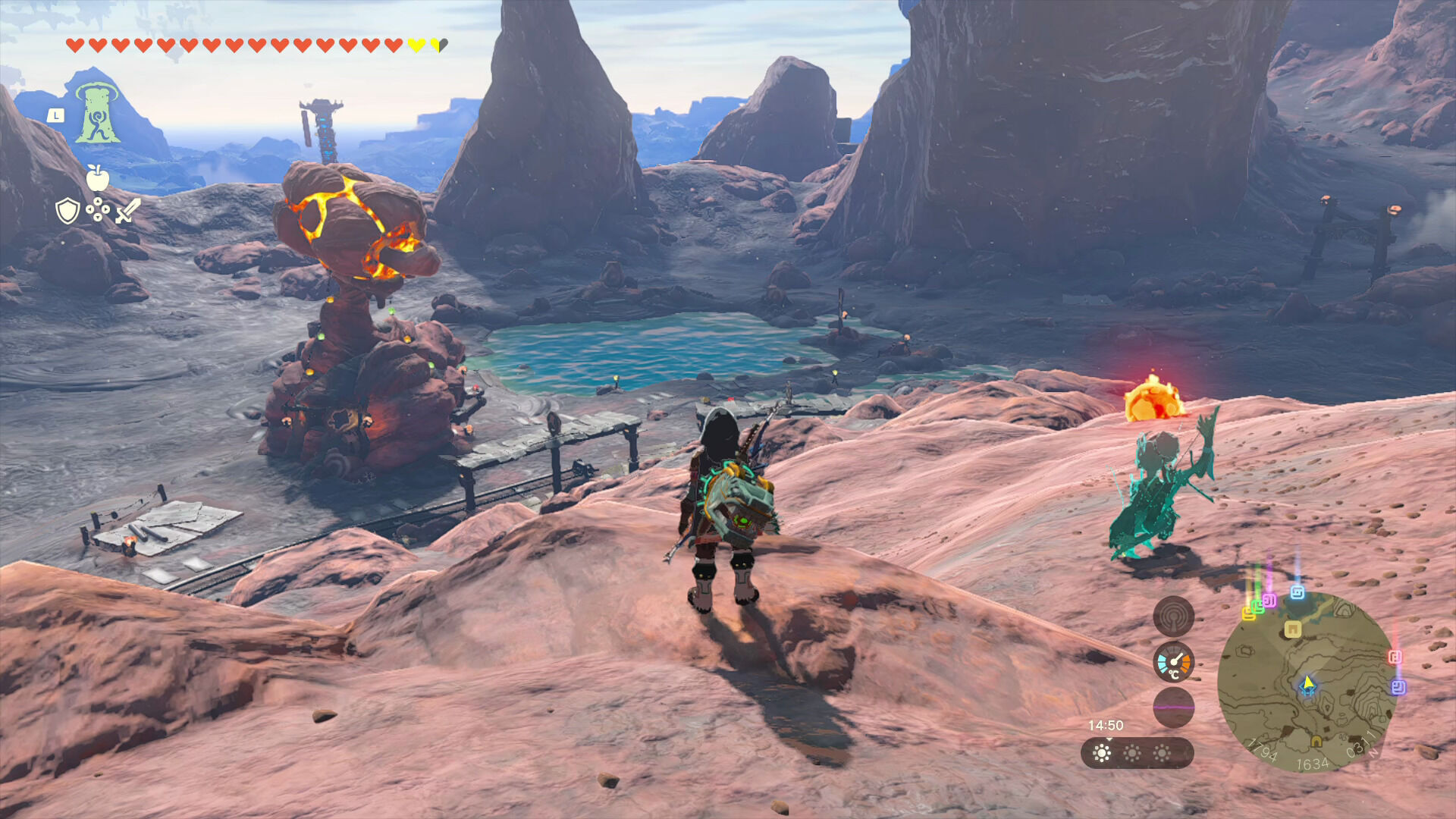
Task: Open the sunny weather forecast bar
Action: [1137, 753]
